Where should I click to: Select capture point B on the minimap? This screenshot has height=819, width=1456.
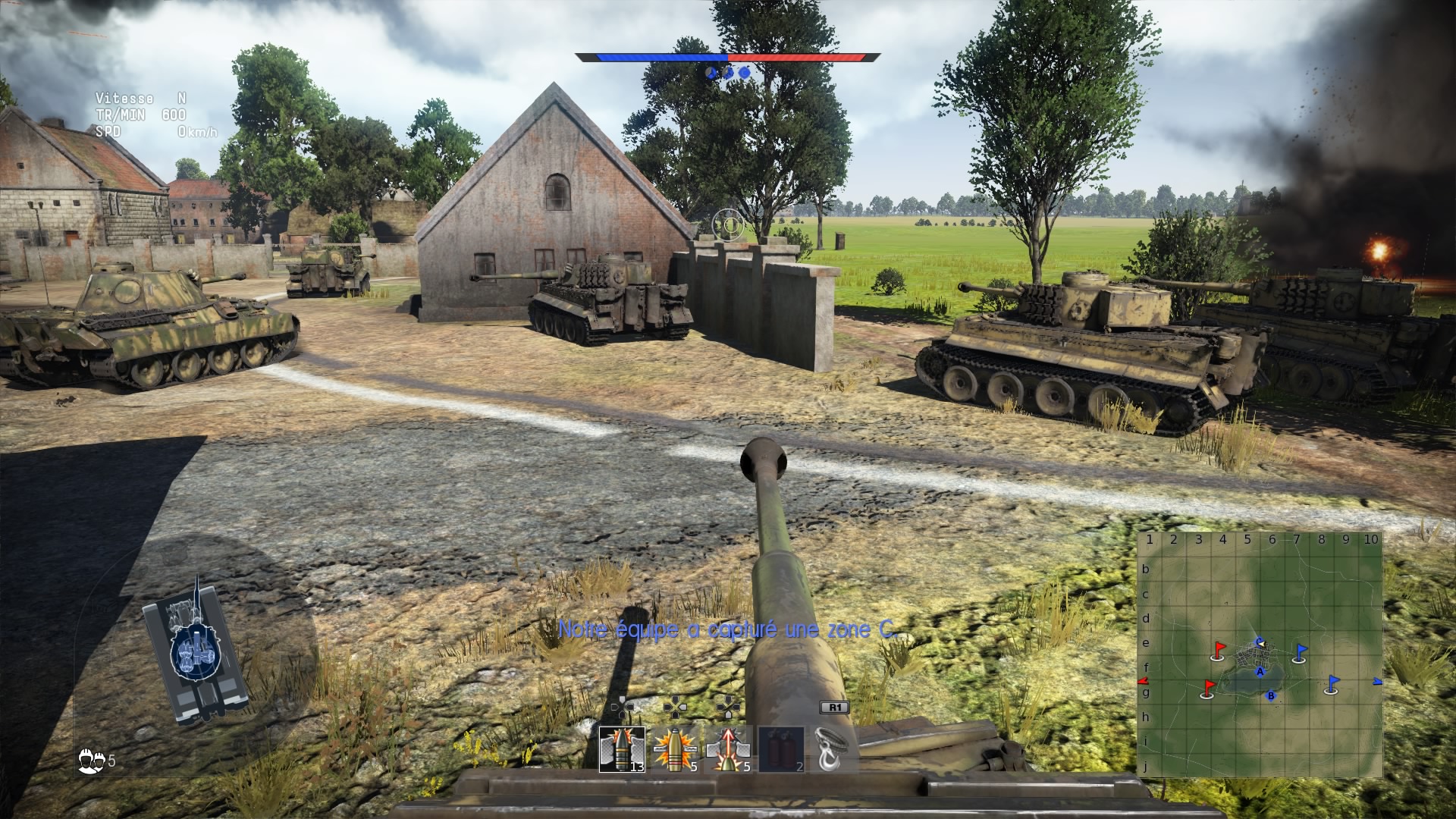point(1272,695)
